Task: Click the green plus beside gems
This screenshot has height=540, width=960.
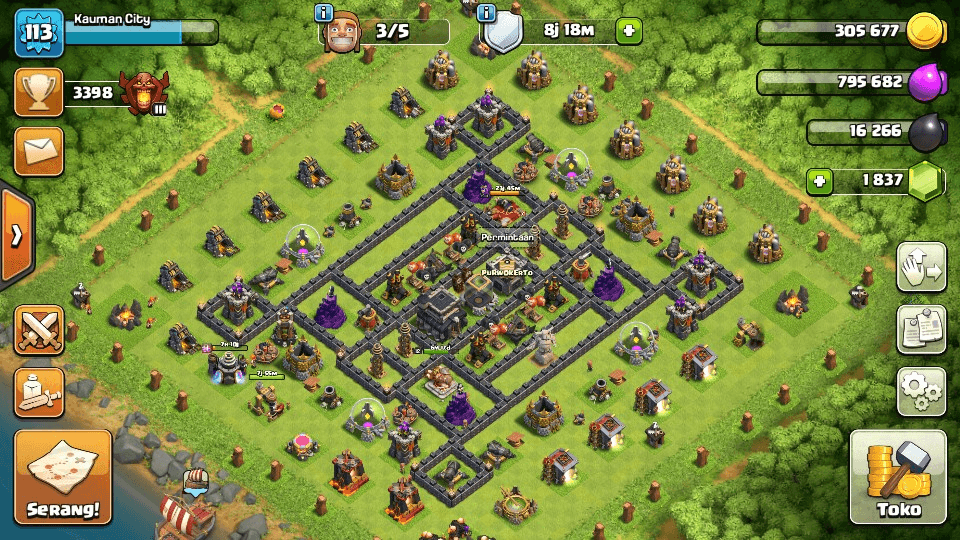Action: 820,182
